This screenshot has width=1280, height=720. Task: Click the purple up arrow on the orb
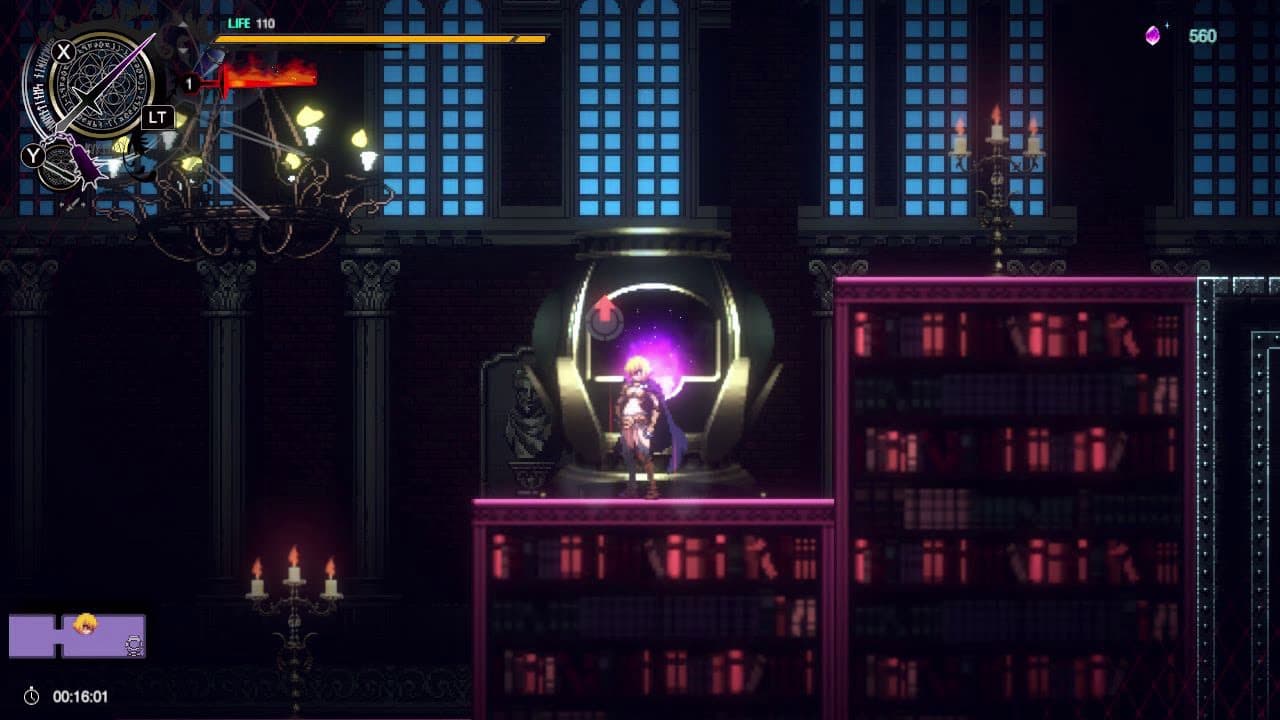click(x=606, y=312)
